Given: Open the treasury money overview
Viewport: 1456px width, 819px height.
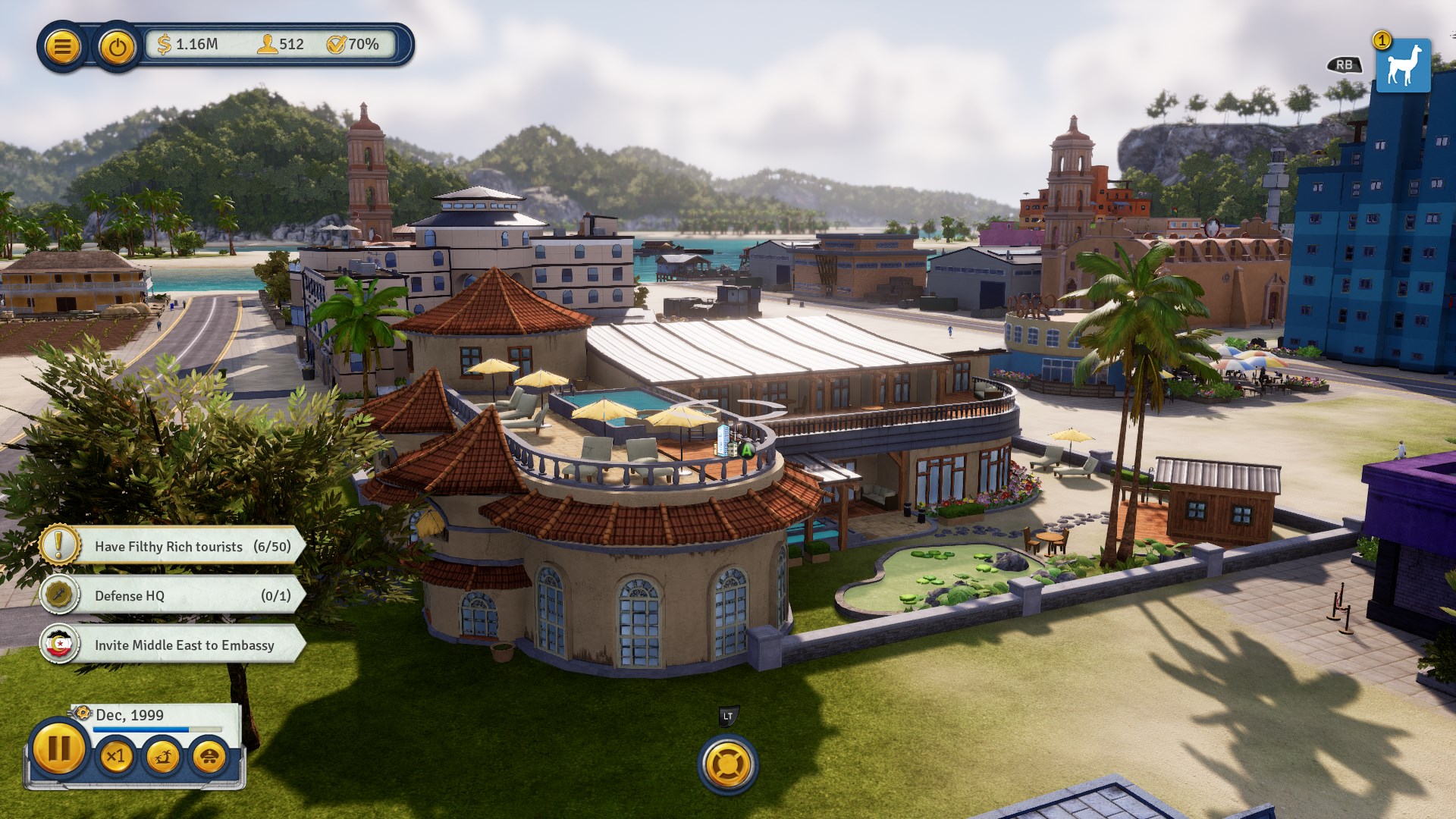Looking at the screenshot, I should point(188,45).
